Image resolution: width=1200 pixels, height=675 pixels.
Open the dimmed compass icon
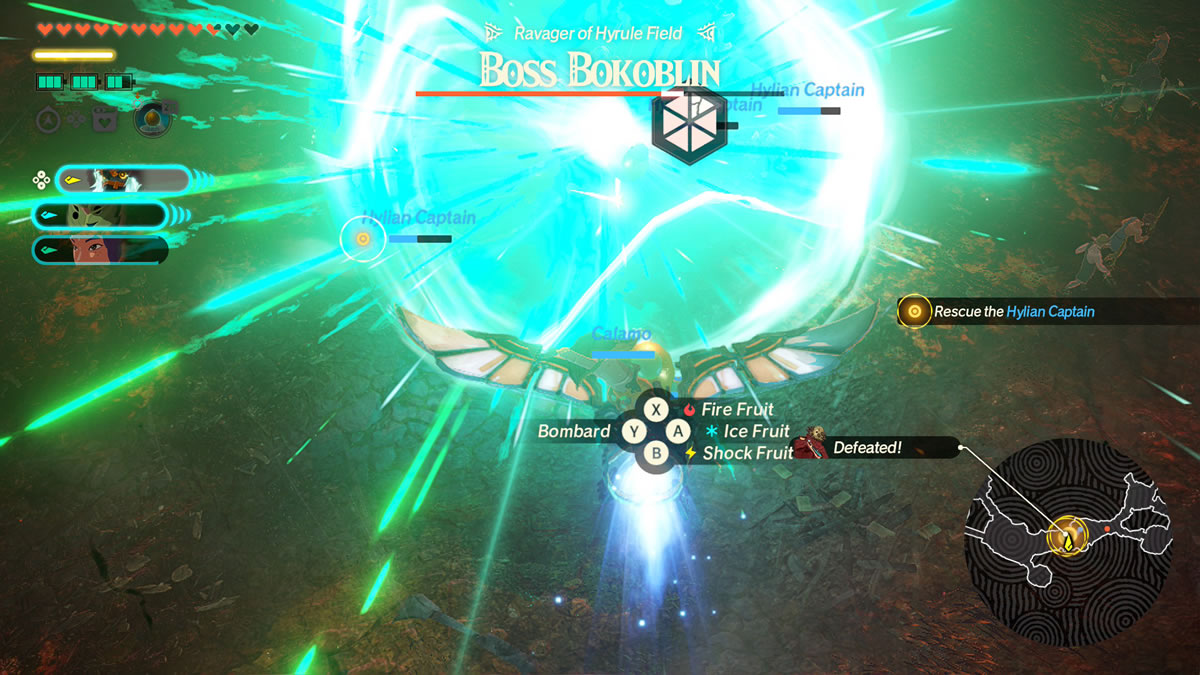(x=49, y=120)
